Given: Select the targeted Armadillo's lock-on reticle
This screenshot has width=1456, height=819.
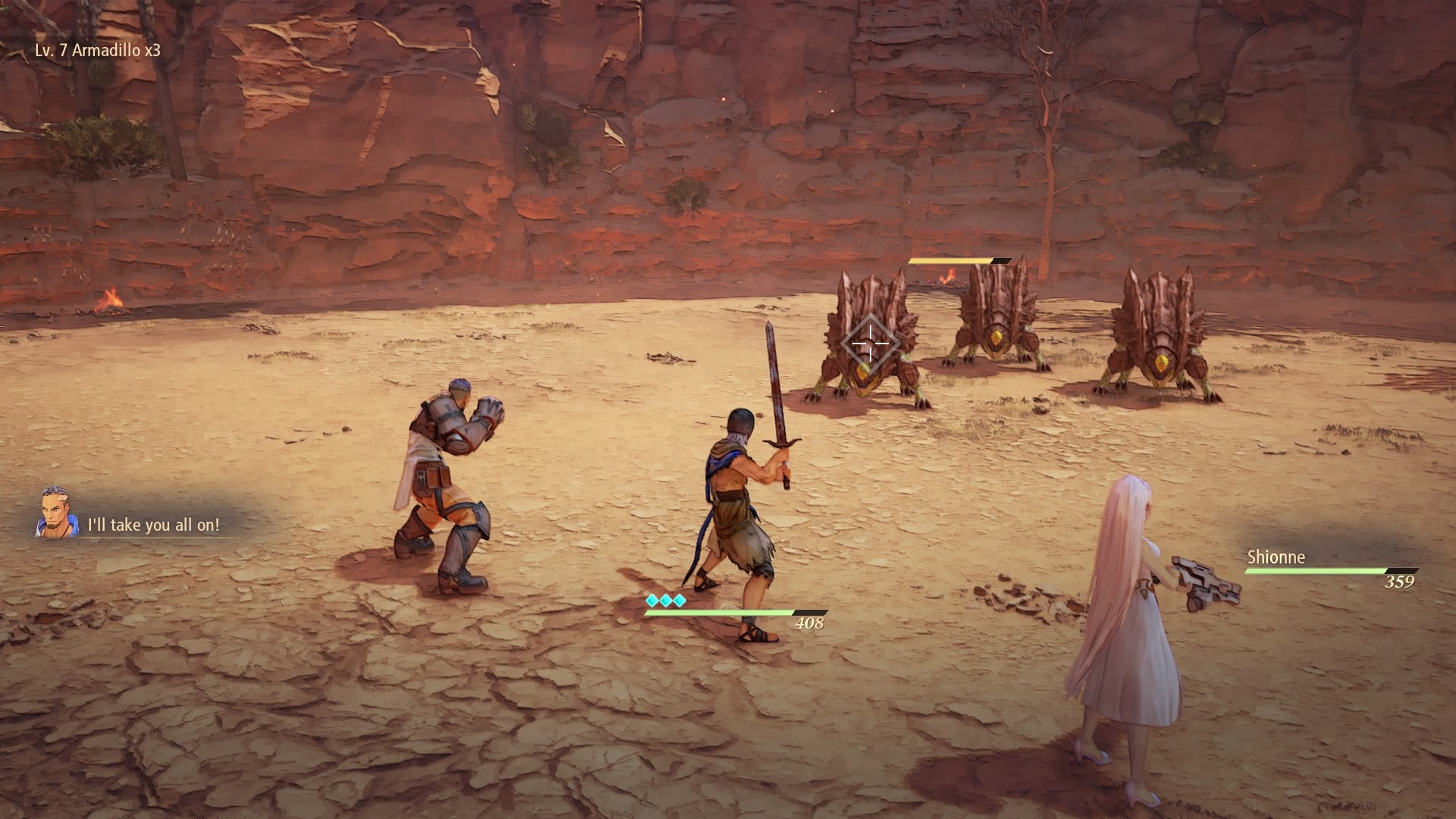Looking at the screenshot, I should pos(869,344).
